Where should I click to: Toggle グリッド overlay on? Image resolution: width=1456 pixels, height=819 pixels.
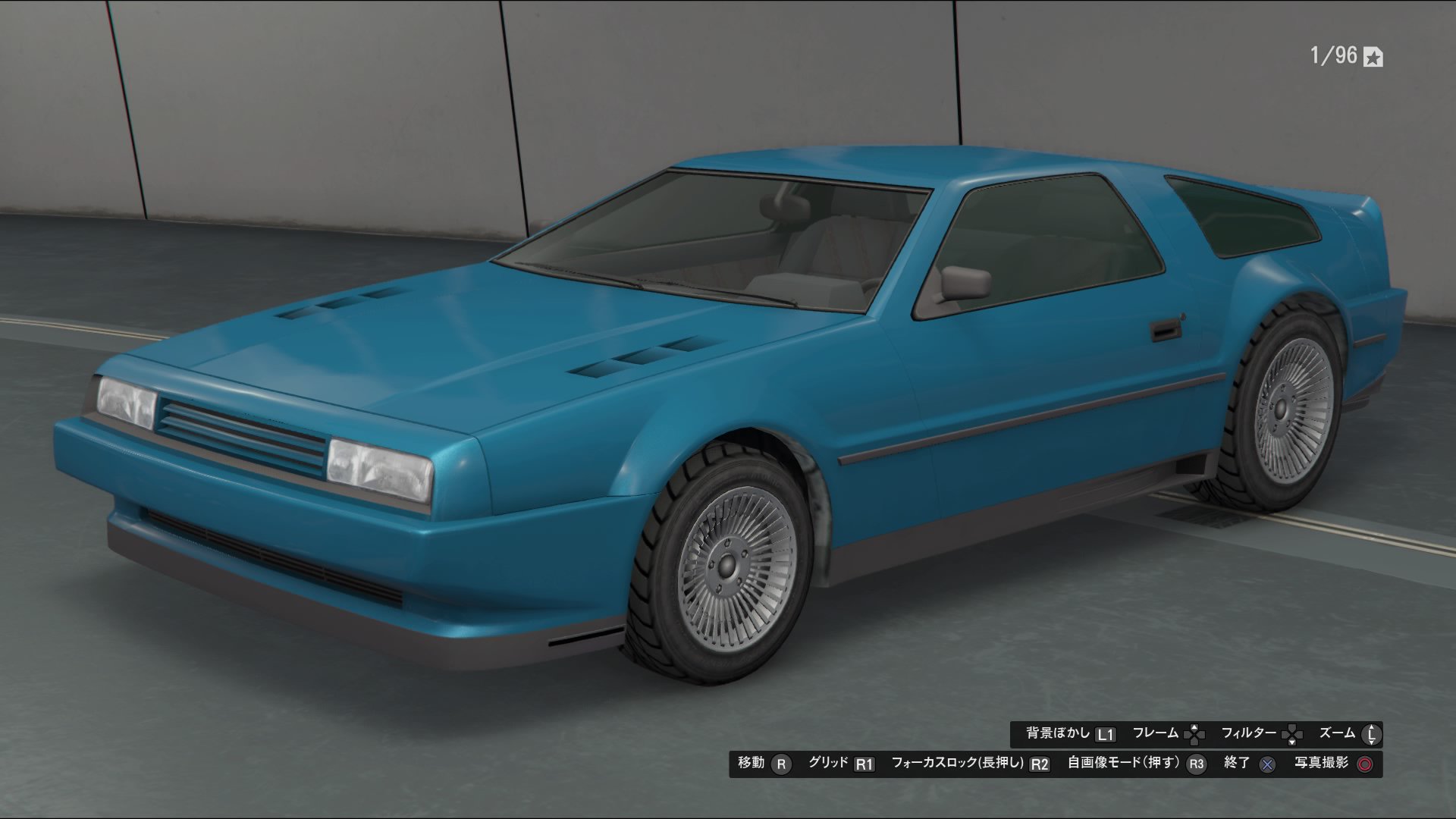(830, 763)
